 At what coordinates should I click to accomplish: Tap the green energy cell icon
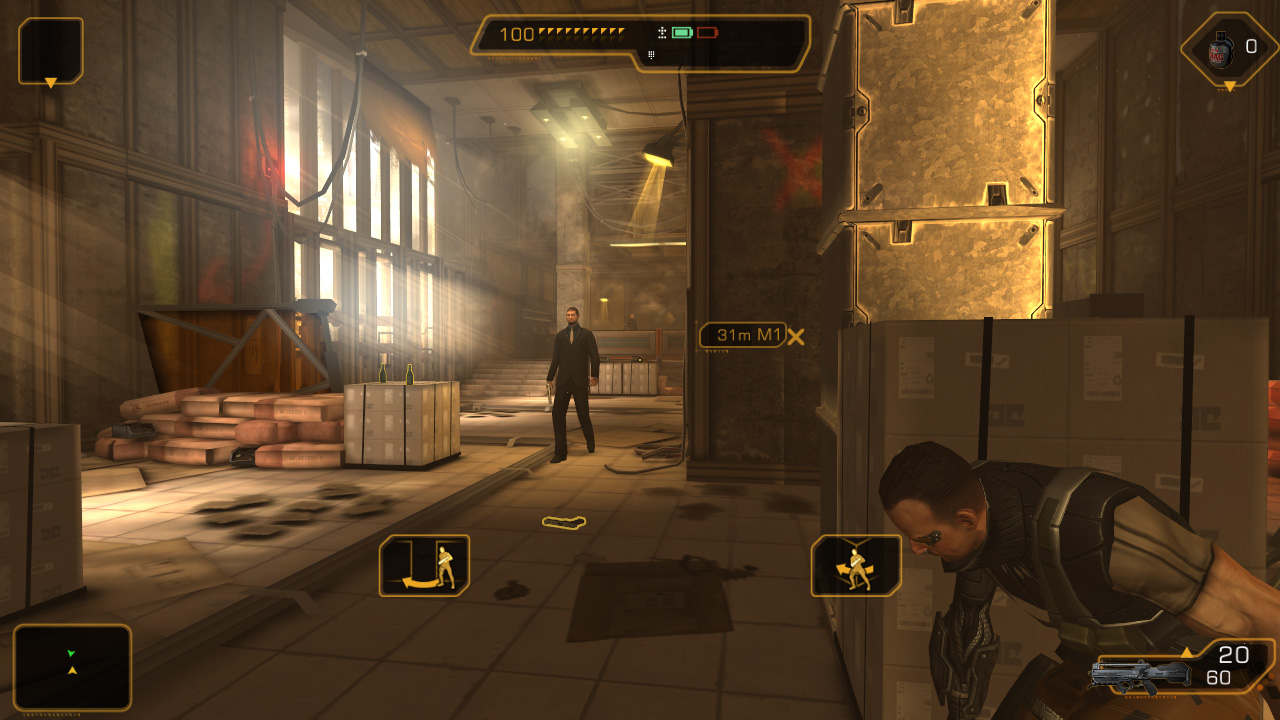coord(681,31)
